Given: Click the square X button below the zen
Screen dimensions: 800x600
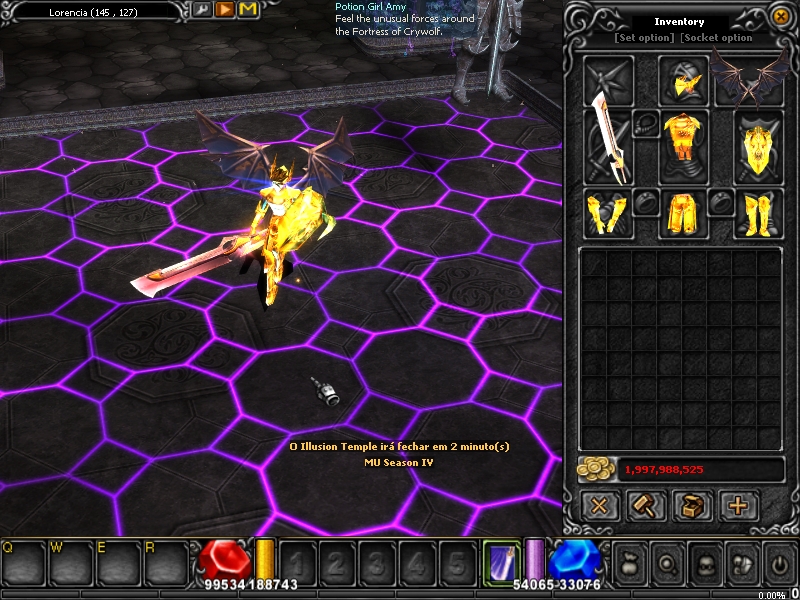Looking at the screenshot, I should (600, 505).
